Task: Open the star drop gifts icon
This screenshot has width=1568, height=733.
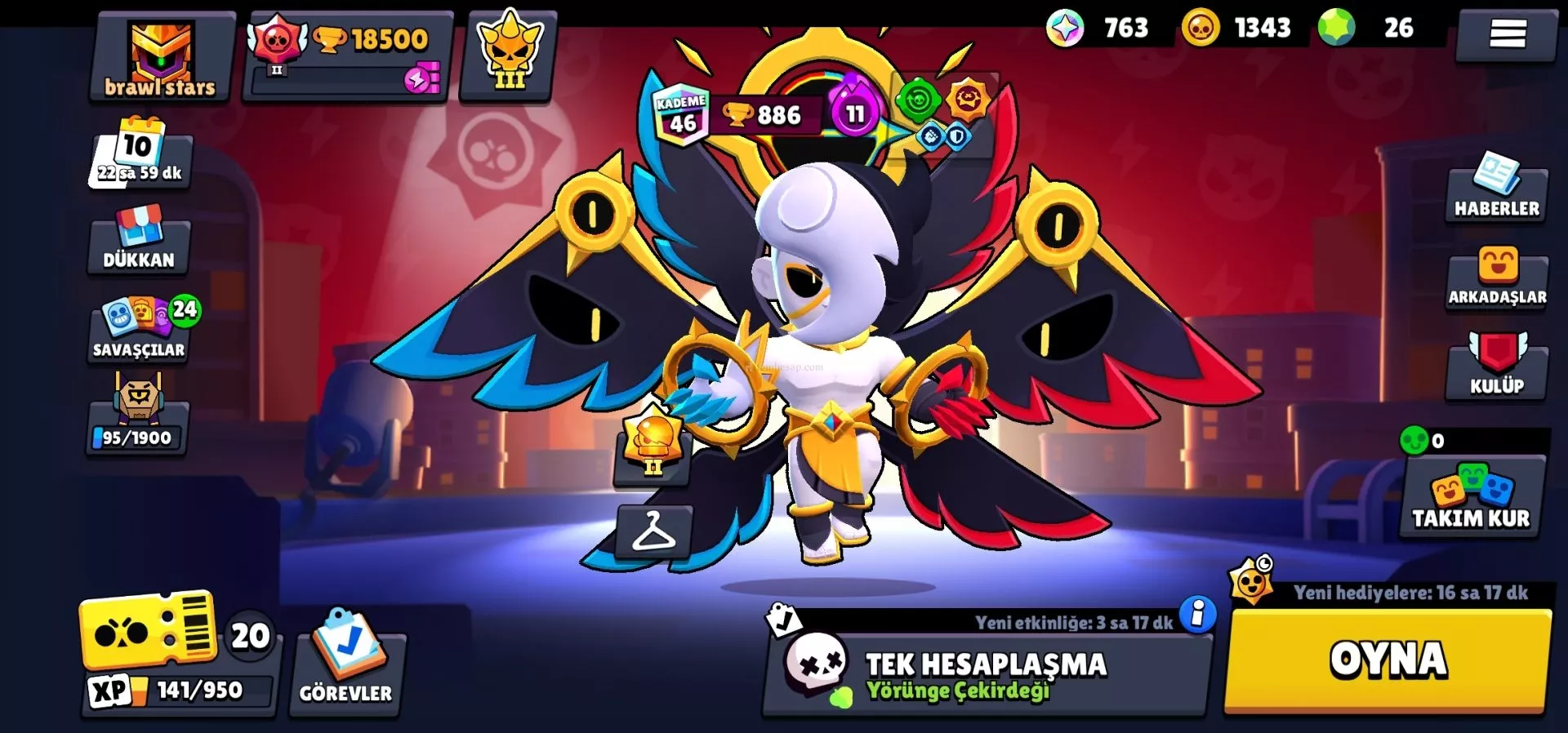Action: pos(1252,581)
